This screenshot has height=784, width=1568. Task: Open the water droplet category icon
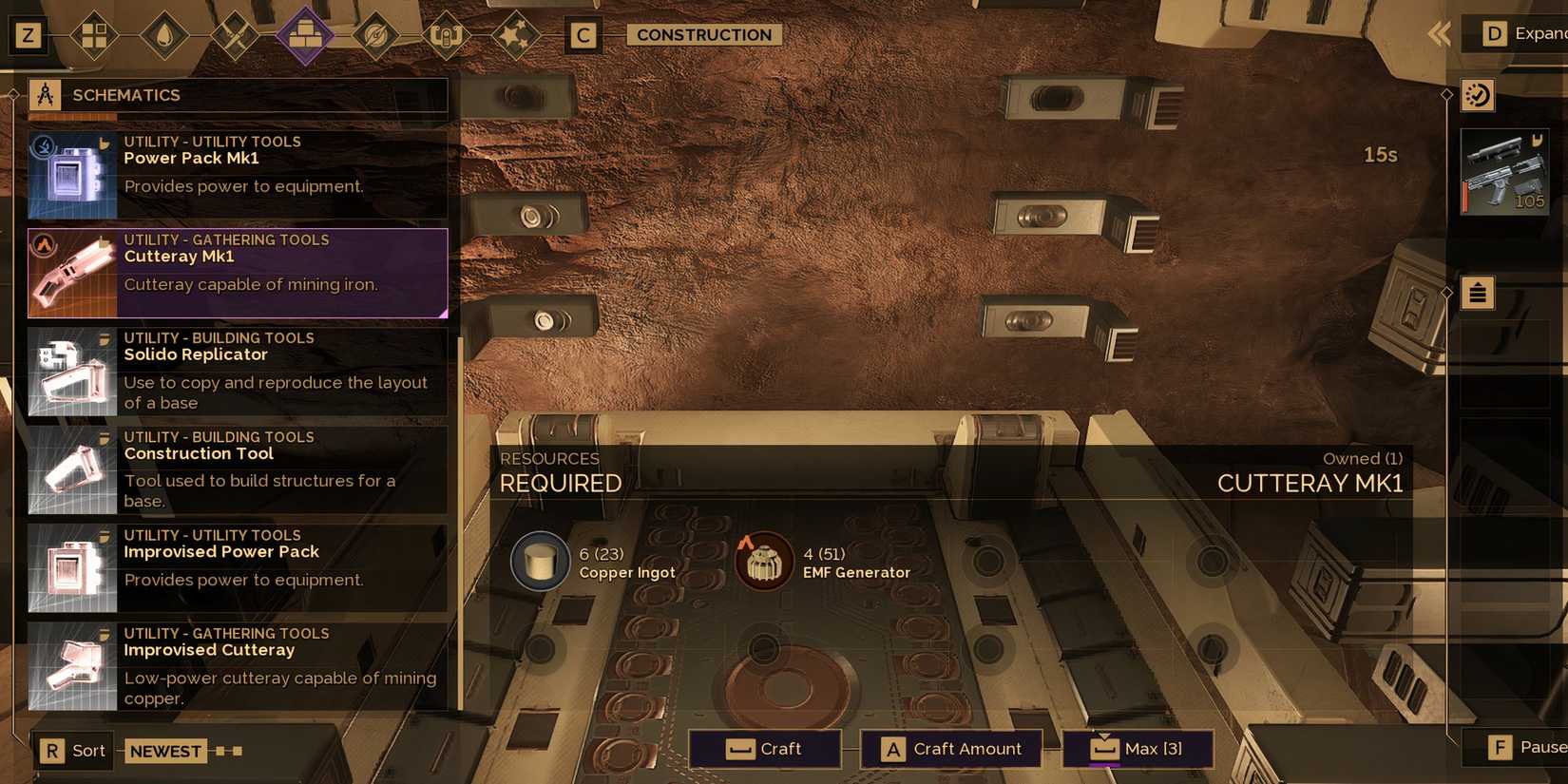tap(163, 35)
